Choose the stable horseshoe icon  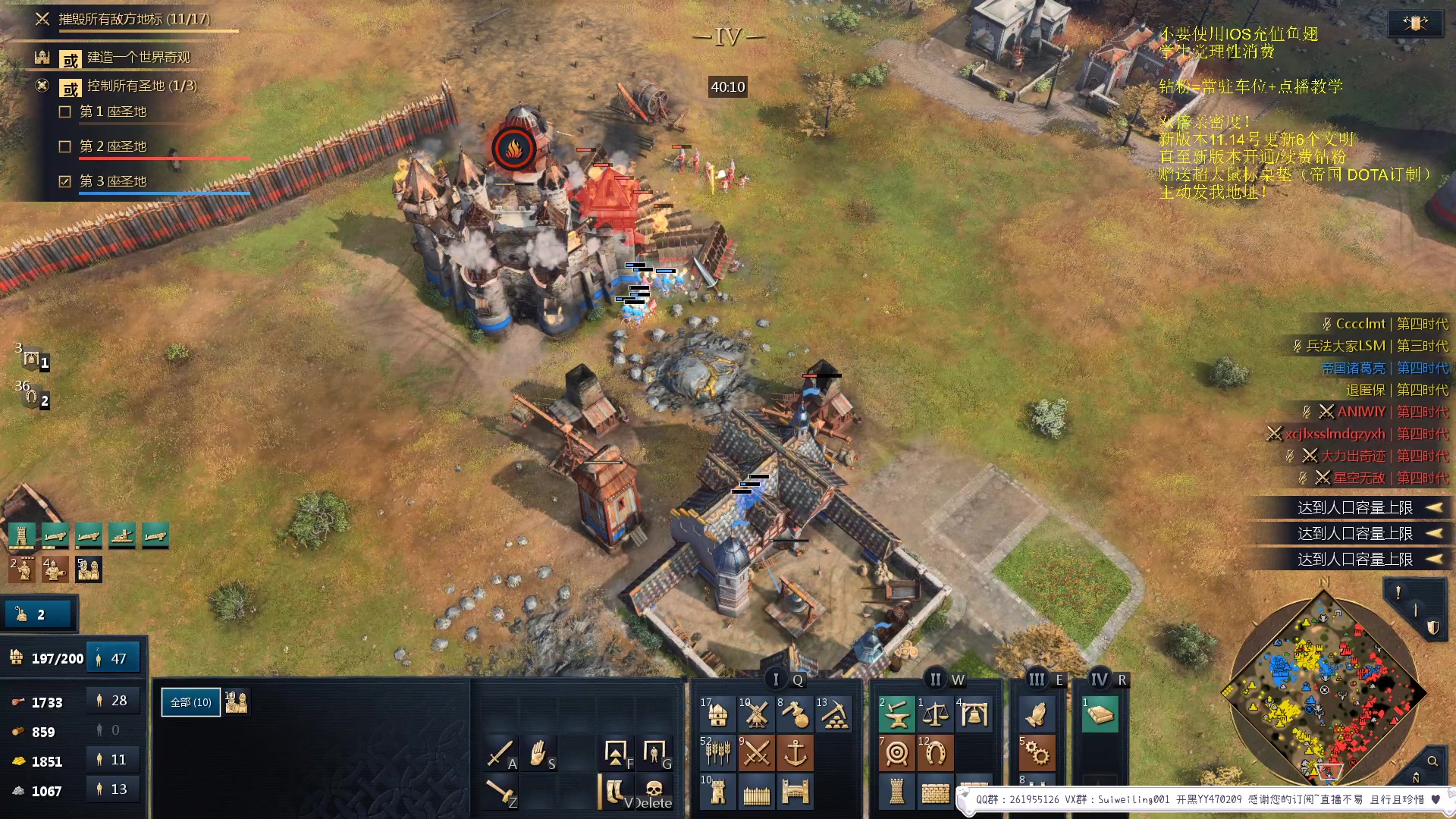coord(935,753)
